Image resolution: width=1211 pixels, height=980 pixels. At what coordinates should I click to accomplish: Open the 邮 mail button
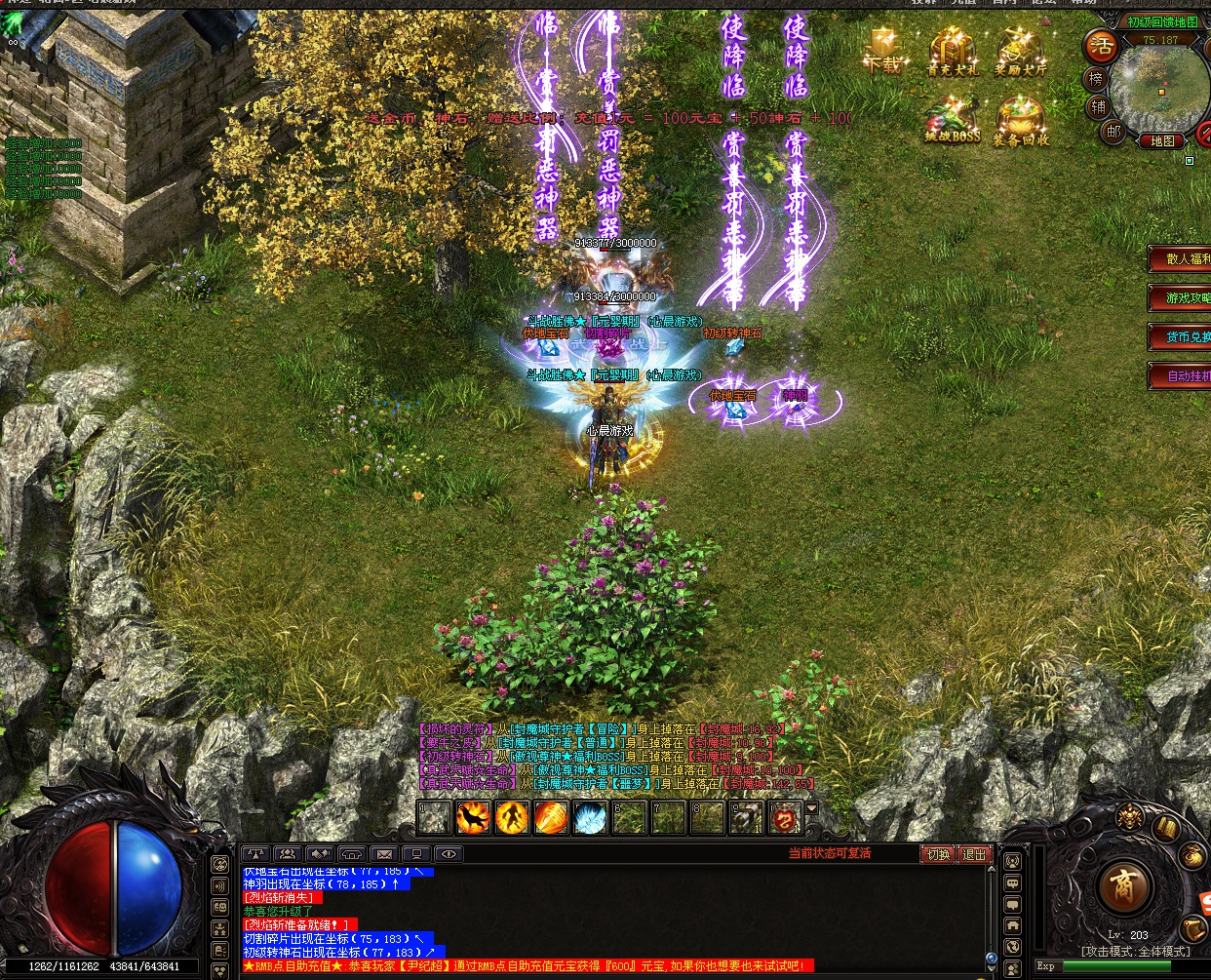1113,130
